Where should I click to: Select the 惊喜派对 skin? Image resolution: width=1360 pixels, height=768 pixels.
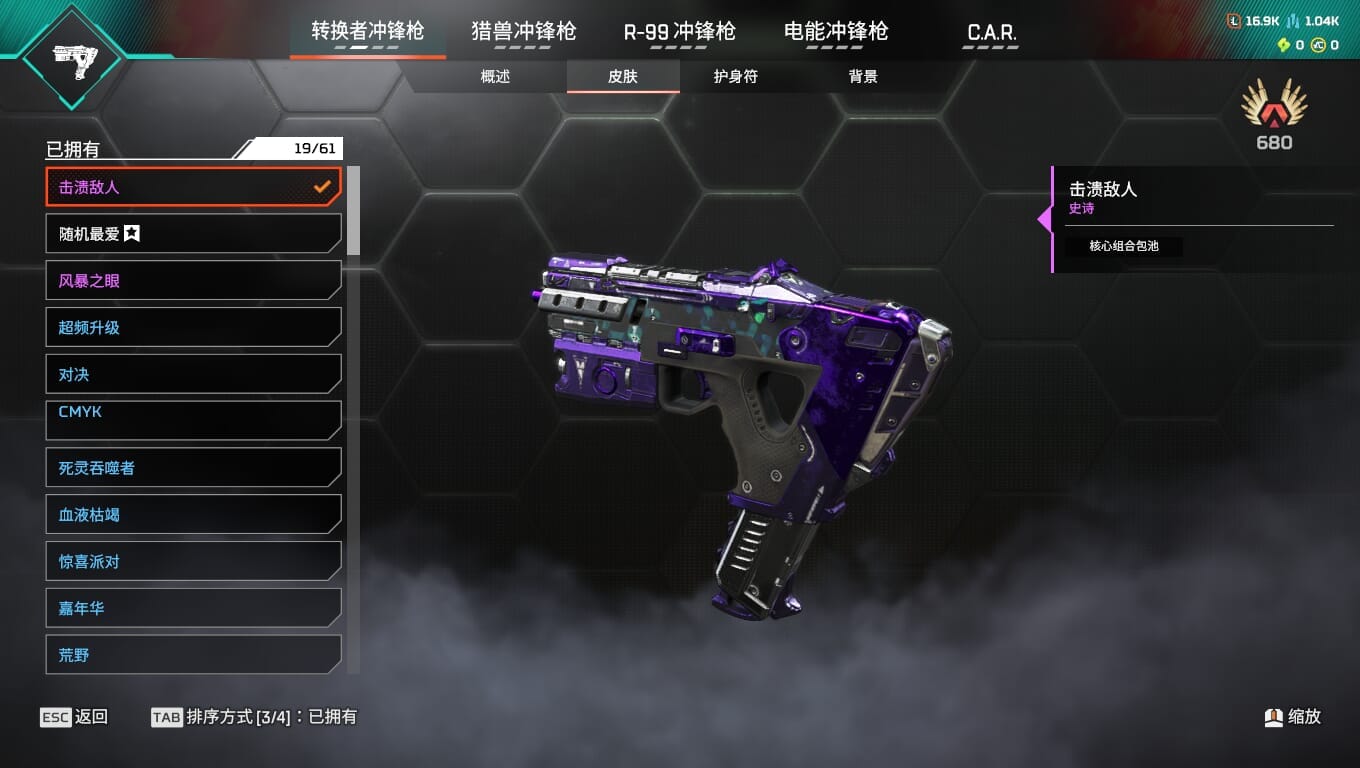point(193,562)
